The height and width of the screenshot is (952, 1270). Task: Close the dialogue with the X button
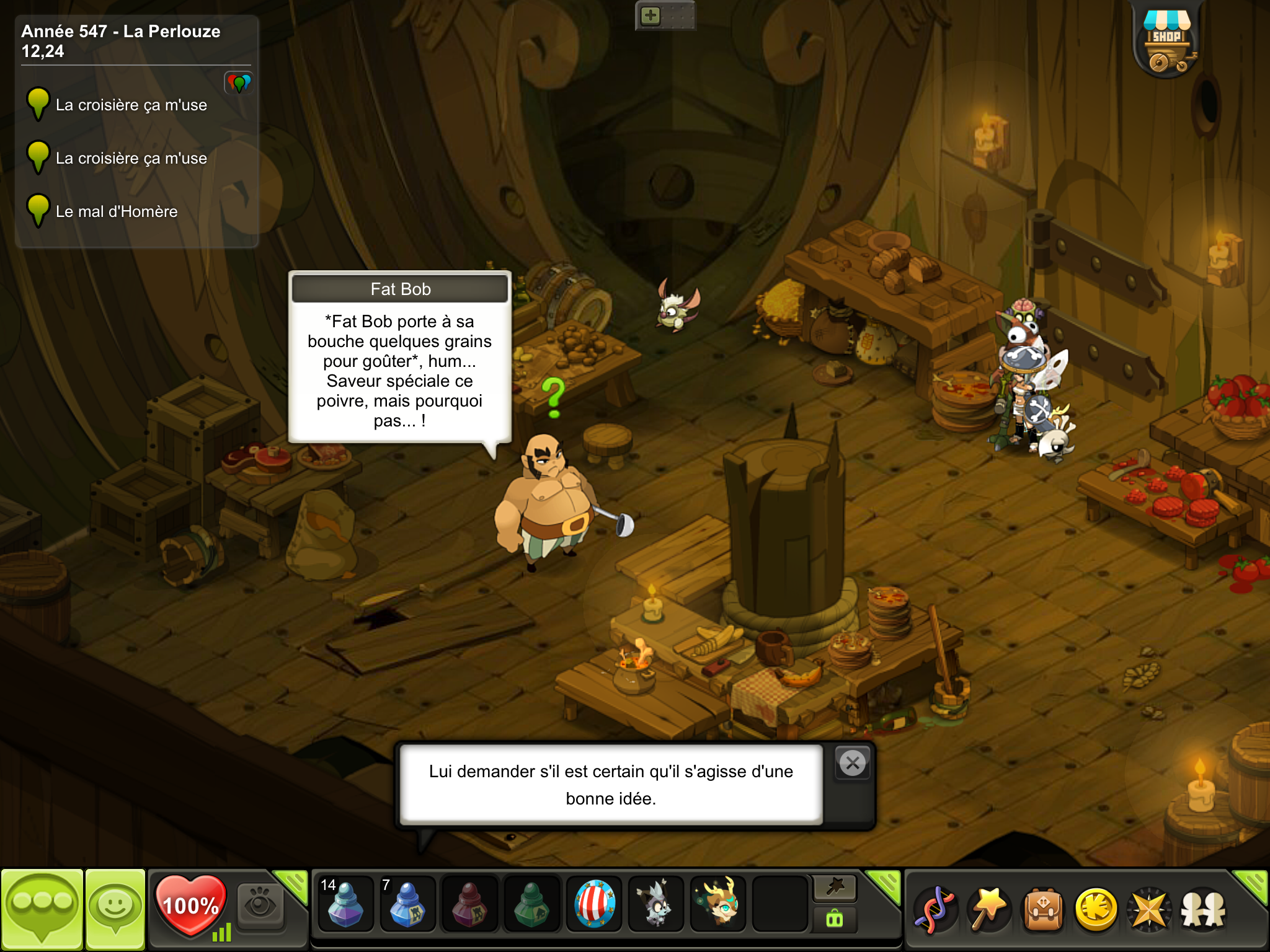pyautogui.click(x=853, y=763)
